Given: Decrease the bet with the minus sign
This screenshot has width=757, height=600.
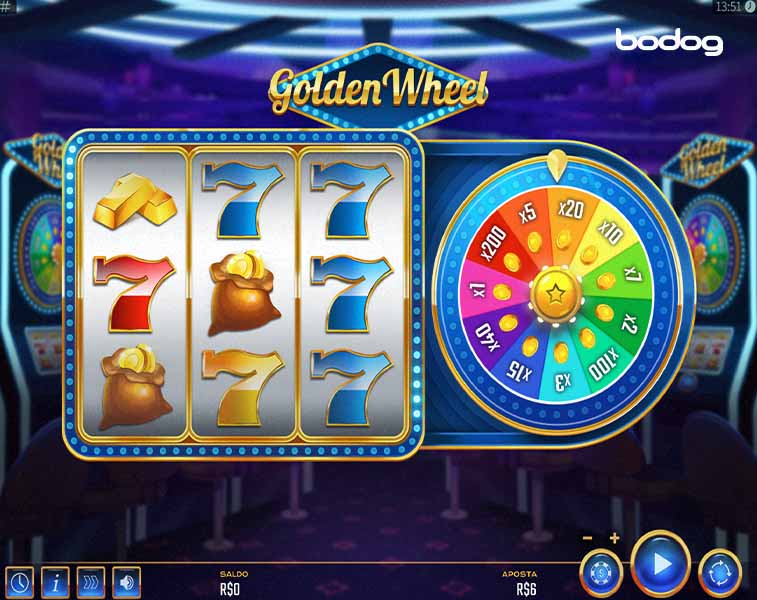Looking at the screenshot, I should [588, 538].
